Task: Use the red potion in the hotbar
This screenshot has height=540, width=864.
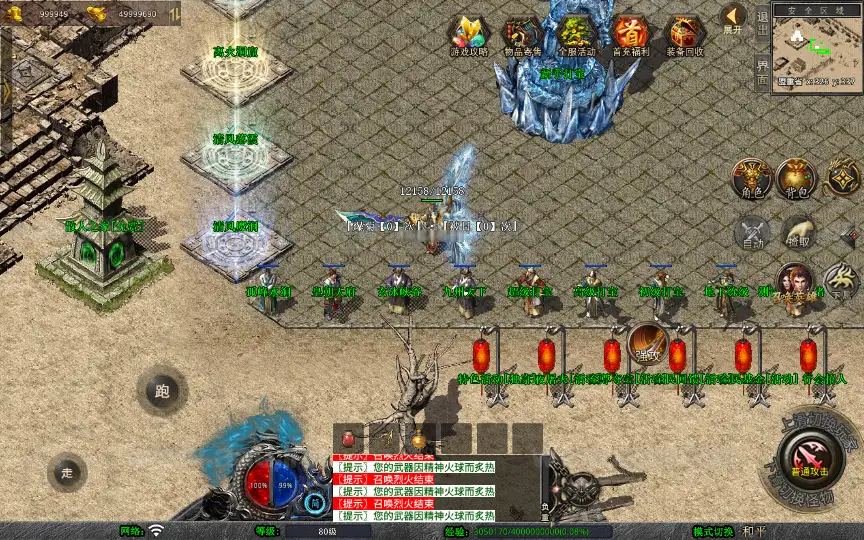Action: point(349,438)
